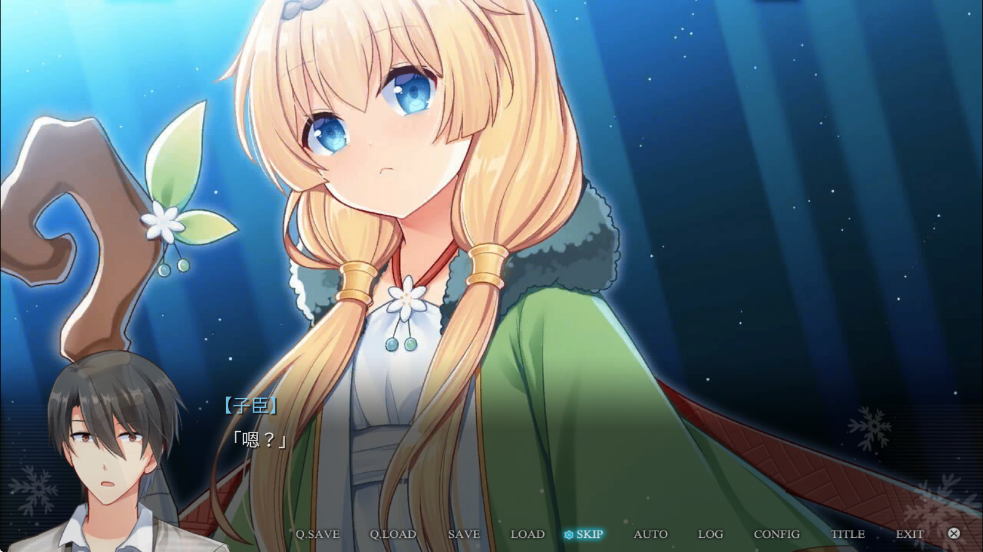This screenshot has width=983, height=552.
Task: Click Q.LOAD to quick load
Action: pos(392,534)
